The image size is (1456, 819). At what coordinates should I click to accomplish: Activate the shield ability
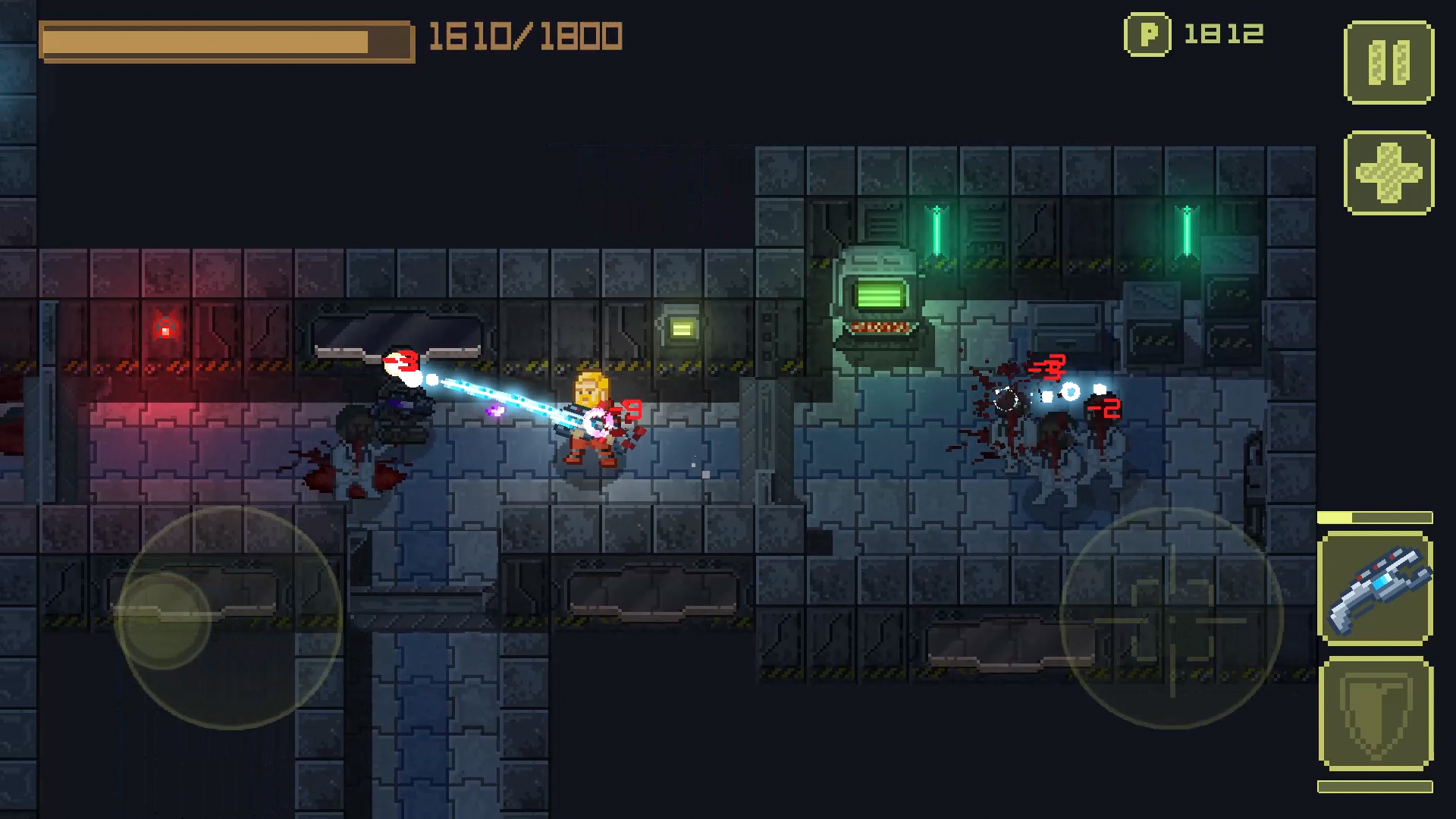coord(1376,714)
